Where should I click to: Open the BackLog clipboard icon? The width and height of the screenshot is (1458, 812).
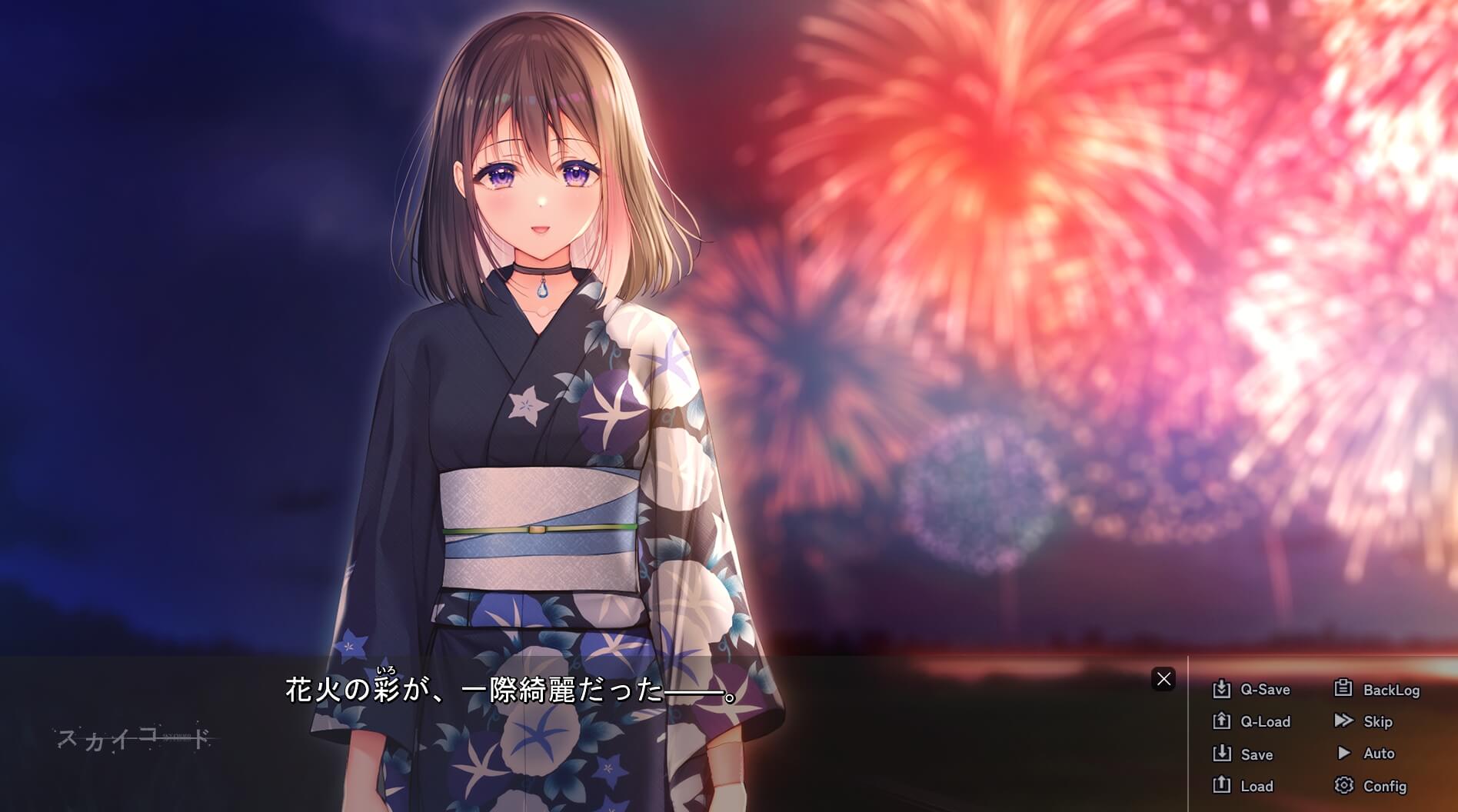(1344, 690)
